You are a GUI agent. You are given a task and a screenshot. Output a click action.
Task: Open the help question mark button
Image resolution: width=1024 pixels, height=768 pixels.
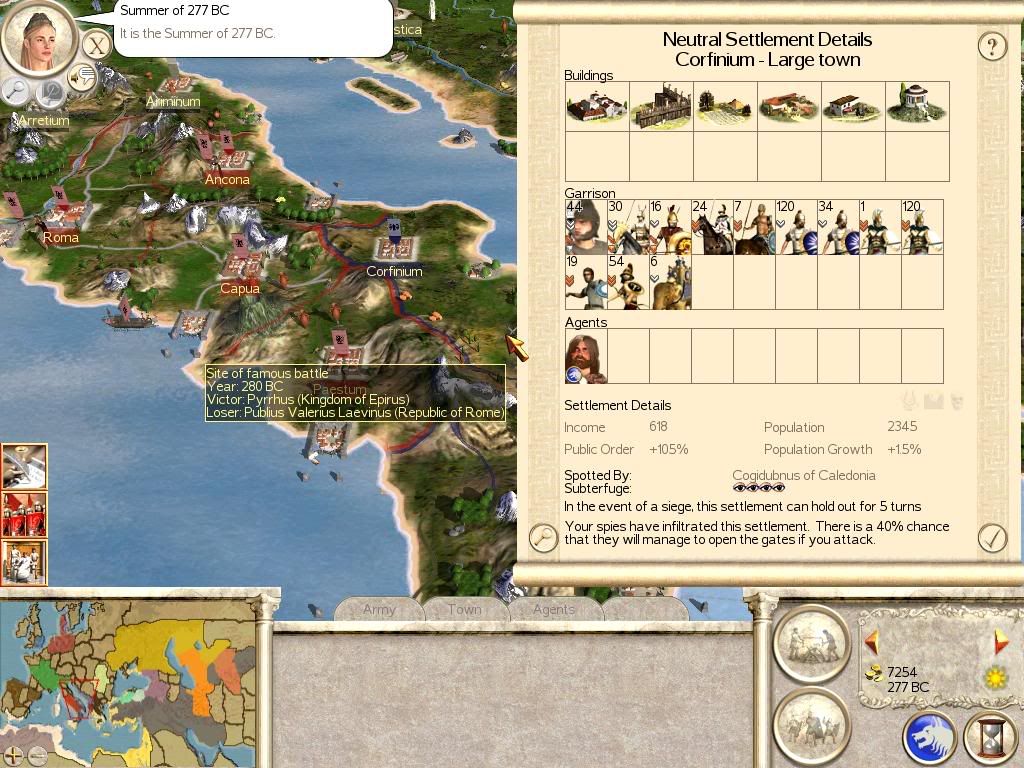(x=991, y=46)
